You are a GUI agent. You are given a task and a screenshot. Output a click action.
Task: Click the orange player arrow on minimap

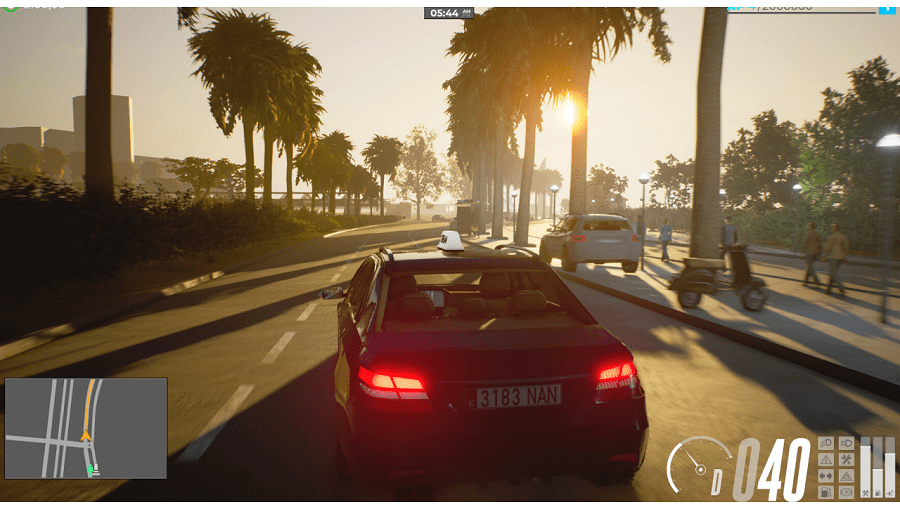(x=86, y=435)
